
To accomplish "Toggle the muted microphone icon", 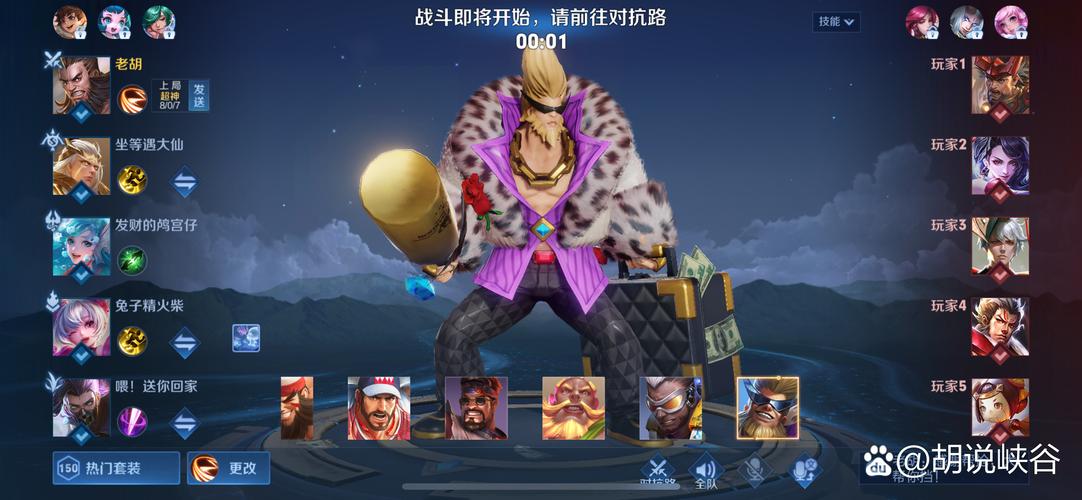I will [x=754, y=469].
